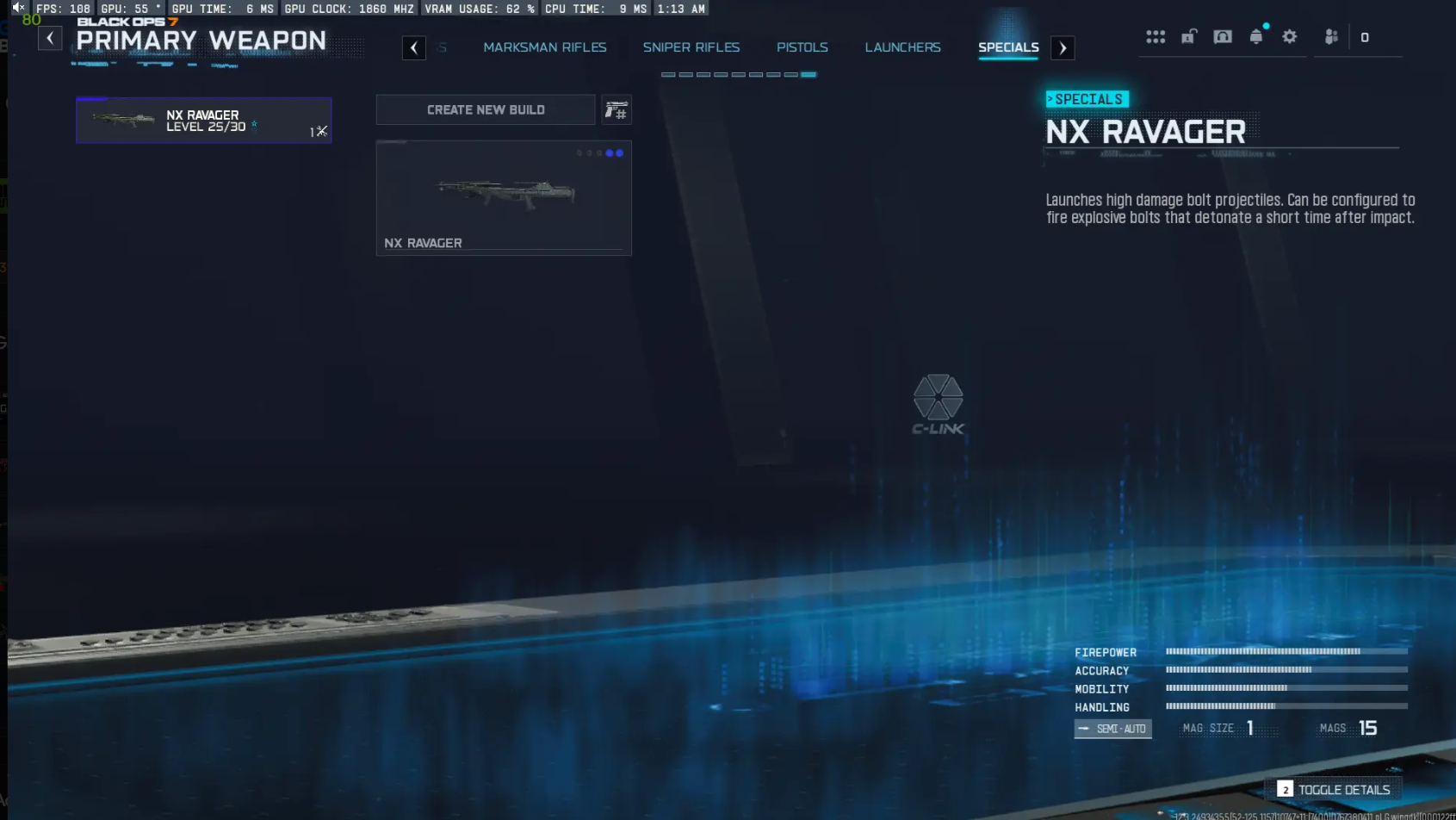Open settings with the gear icon
This screenshot has width=1456, height=820.
(x=1289, y=36)
